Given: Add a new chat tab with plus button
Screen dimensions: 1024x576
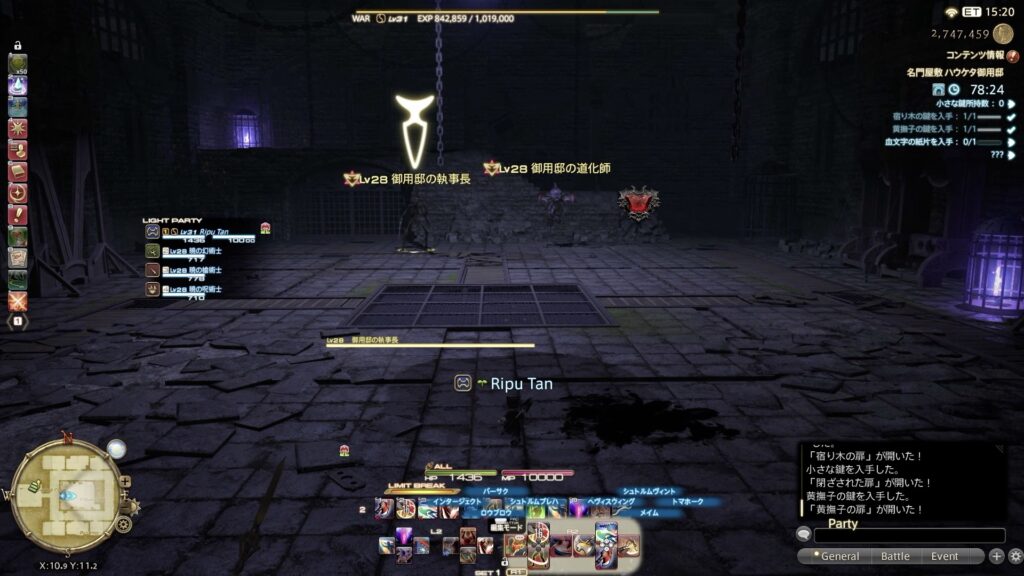Looking at the screenshot, I should [997, 556].
